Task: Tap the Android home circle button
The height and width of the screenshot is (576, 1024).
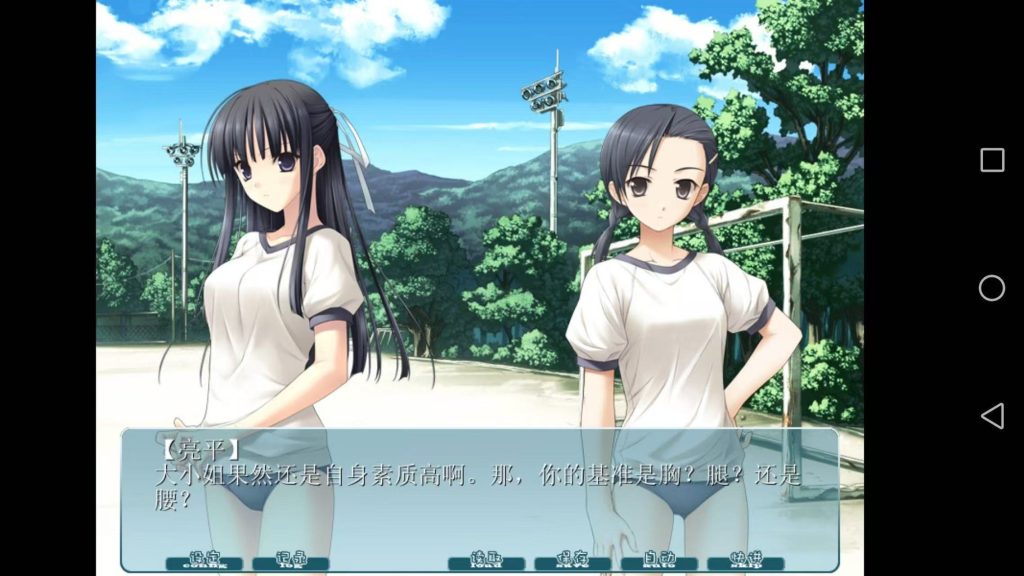Action: point(992,288)
